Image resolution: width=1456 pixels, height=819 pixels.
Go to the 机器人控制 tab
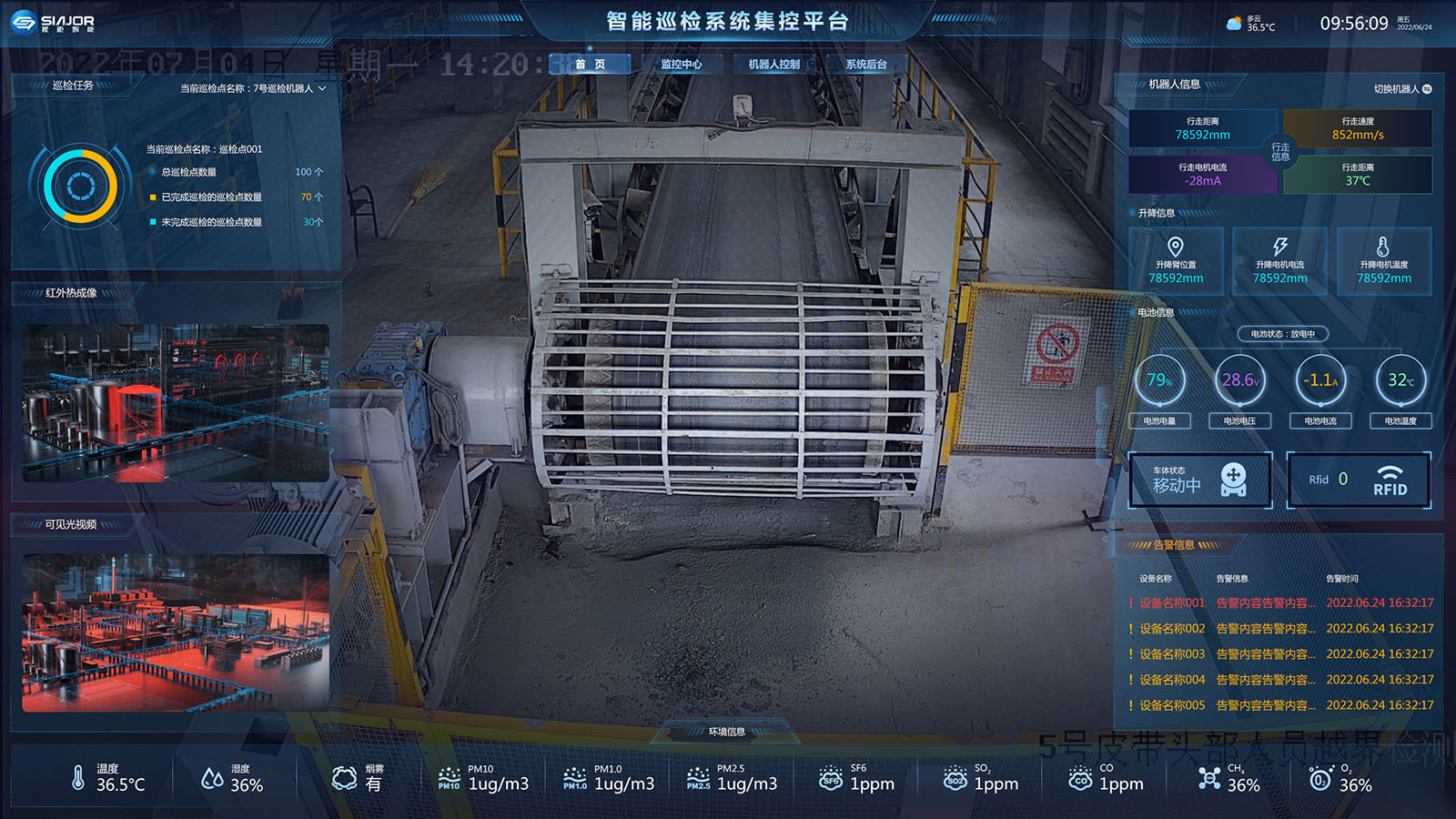(x=773, y=65)
